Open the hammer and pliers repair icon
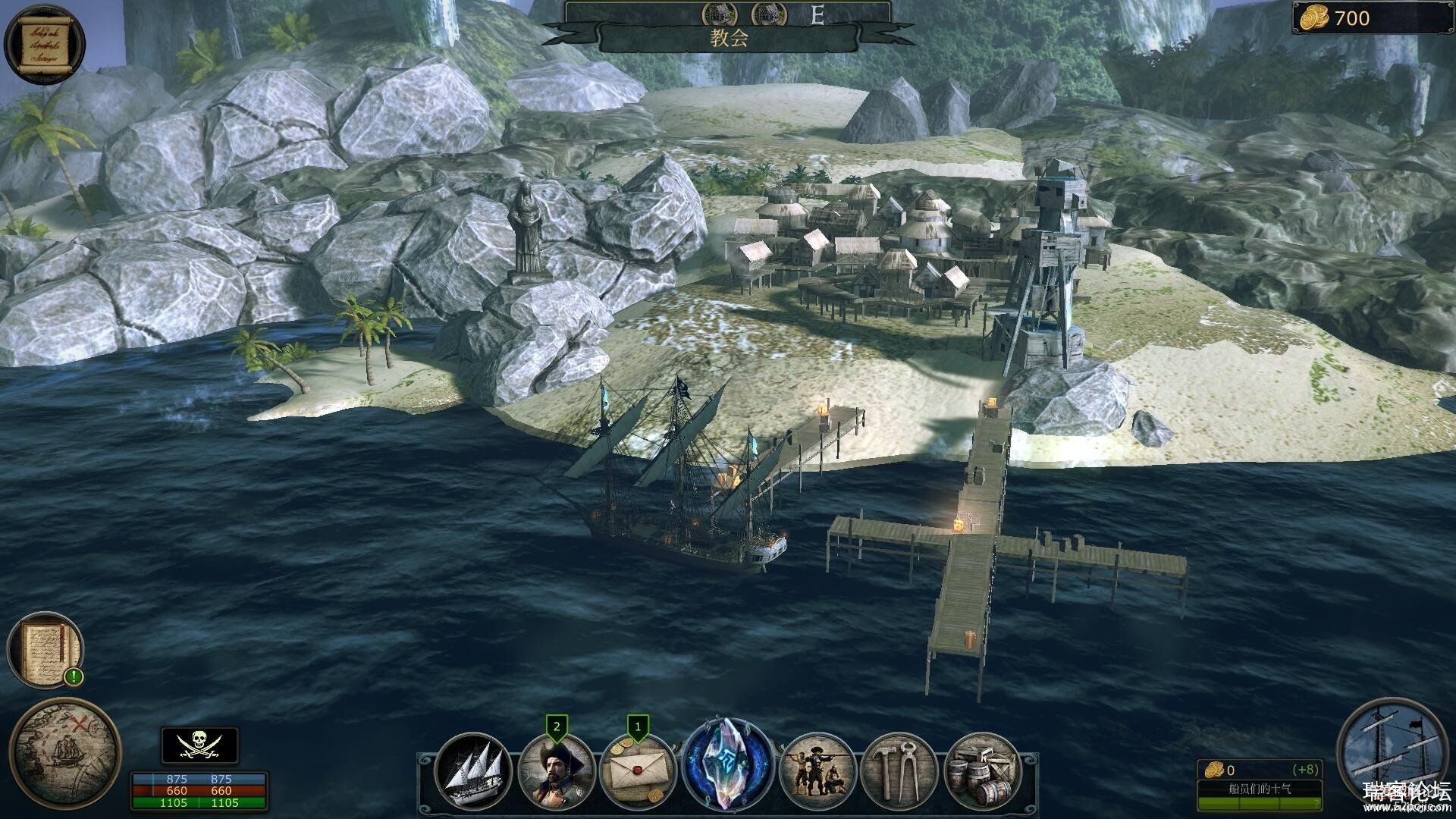Viewport: 1456px width, 819px height. click(899, 770)
